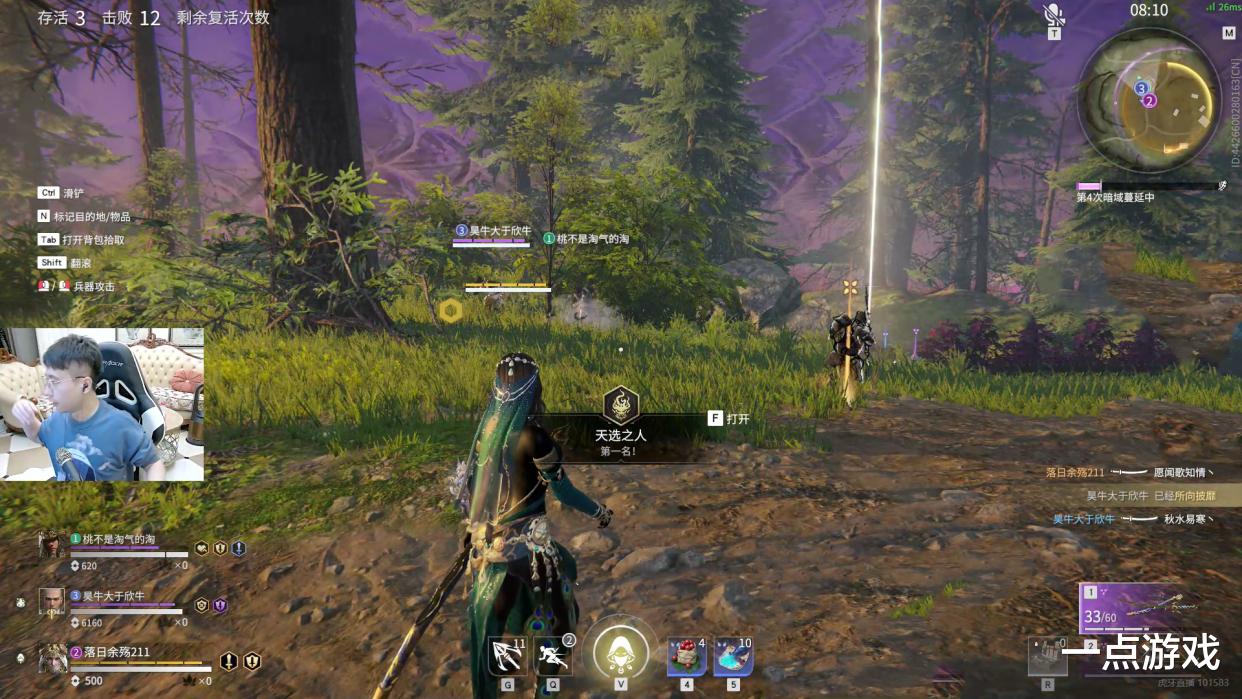Click the purple shield buff icon beside 昊牛大于欣牛
Image resolution: width=1242 pixels, height=699 pixels.
(220, 605)
